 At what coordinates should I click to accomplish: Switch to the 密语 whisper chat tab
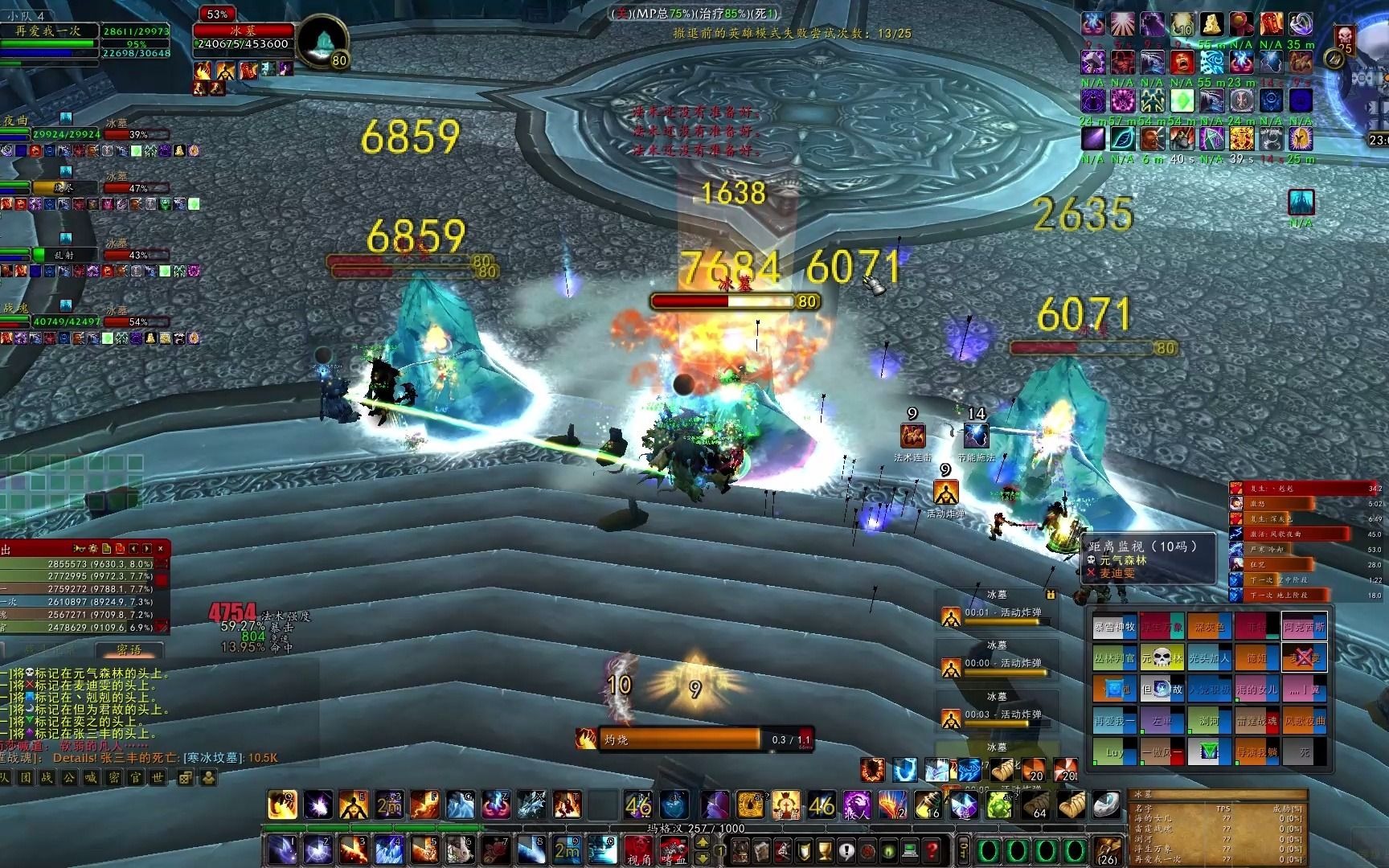(x=129, y=649)
